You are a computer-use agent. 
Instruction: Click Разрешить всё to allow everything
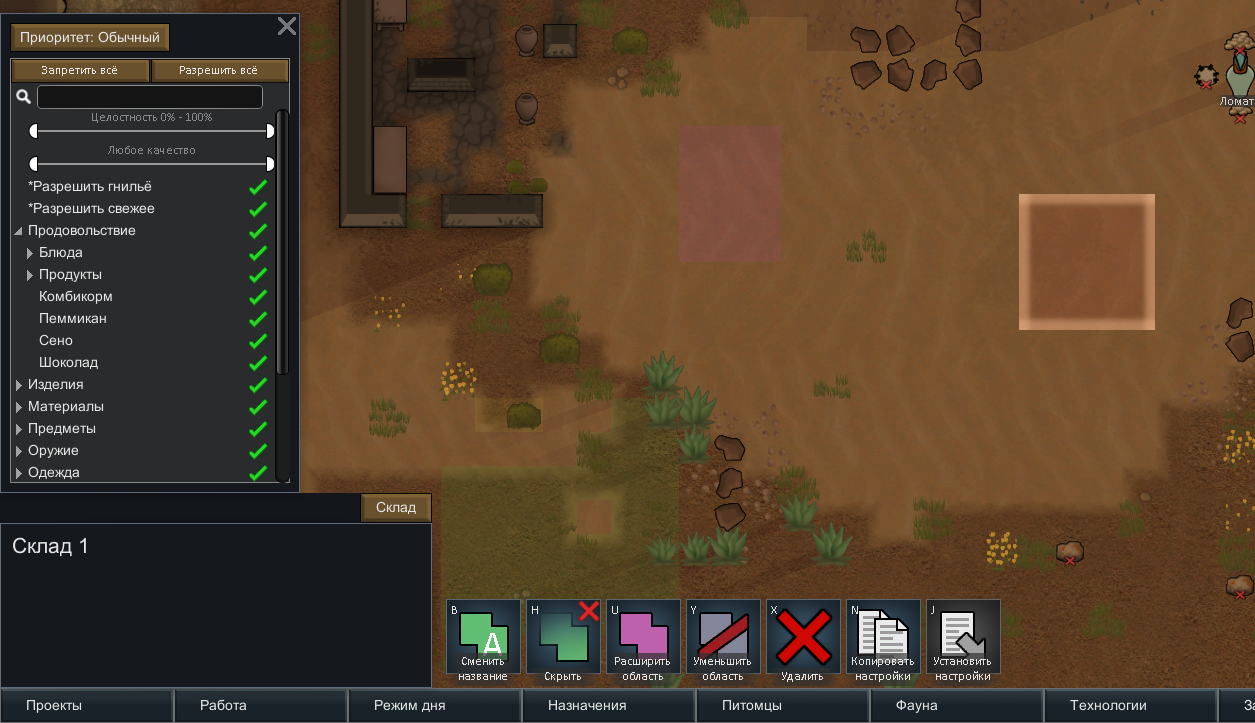pos(219,71)
